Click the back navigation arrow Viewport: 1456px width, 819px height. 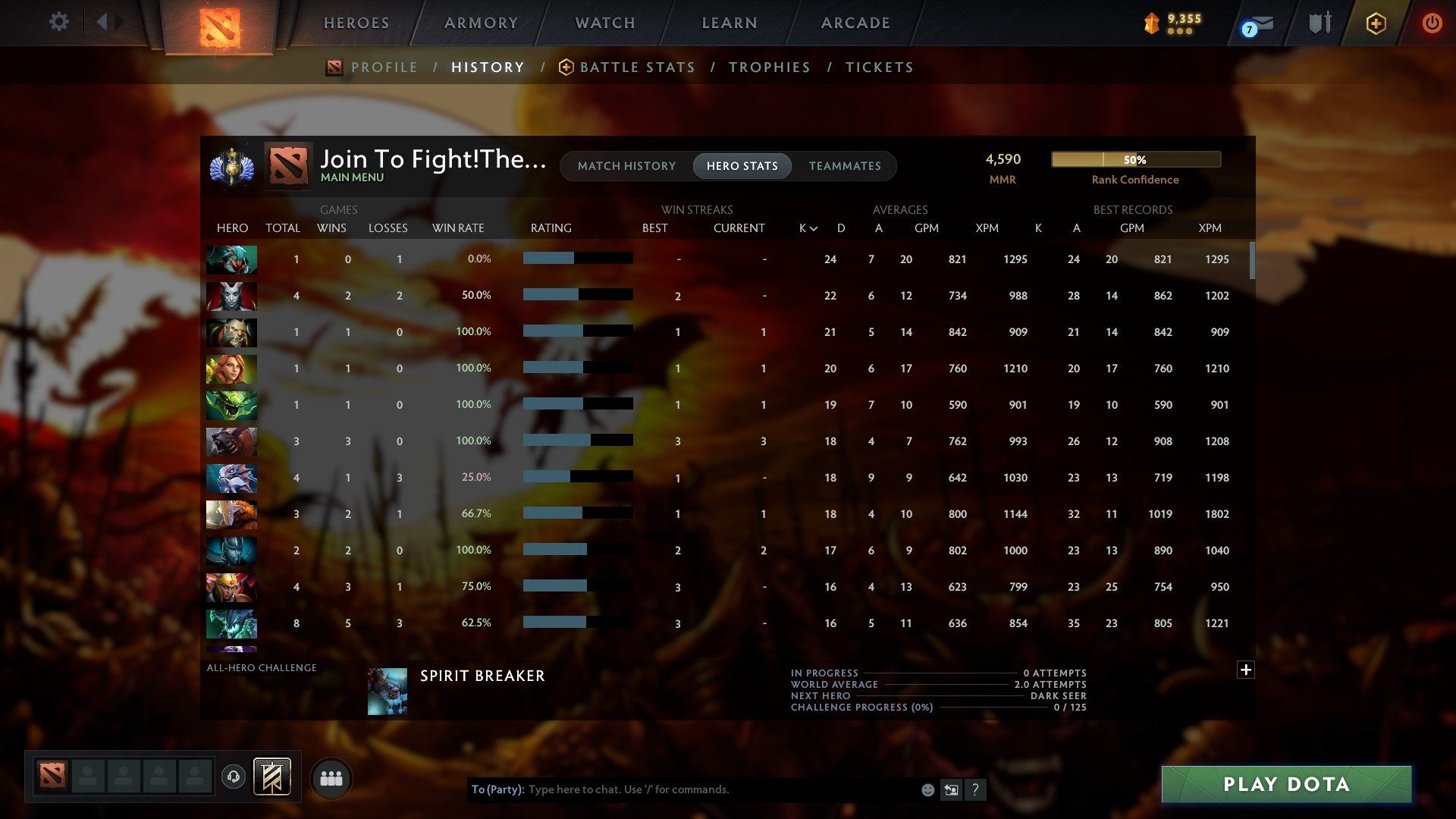tap(102, 22)
